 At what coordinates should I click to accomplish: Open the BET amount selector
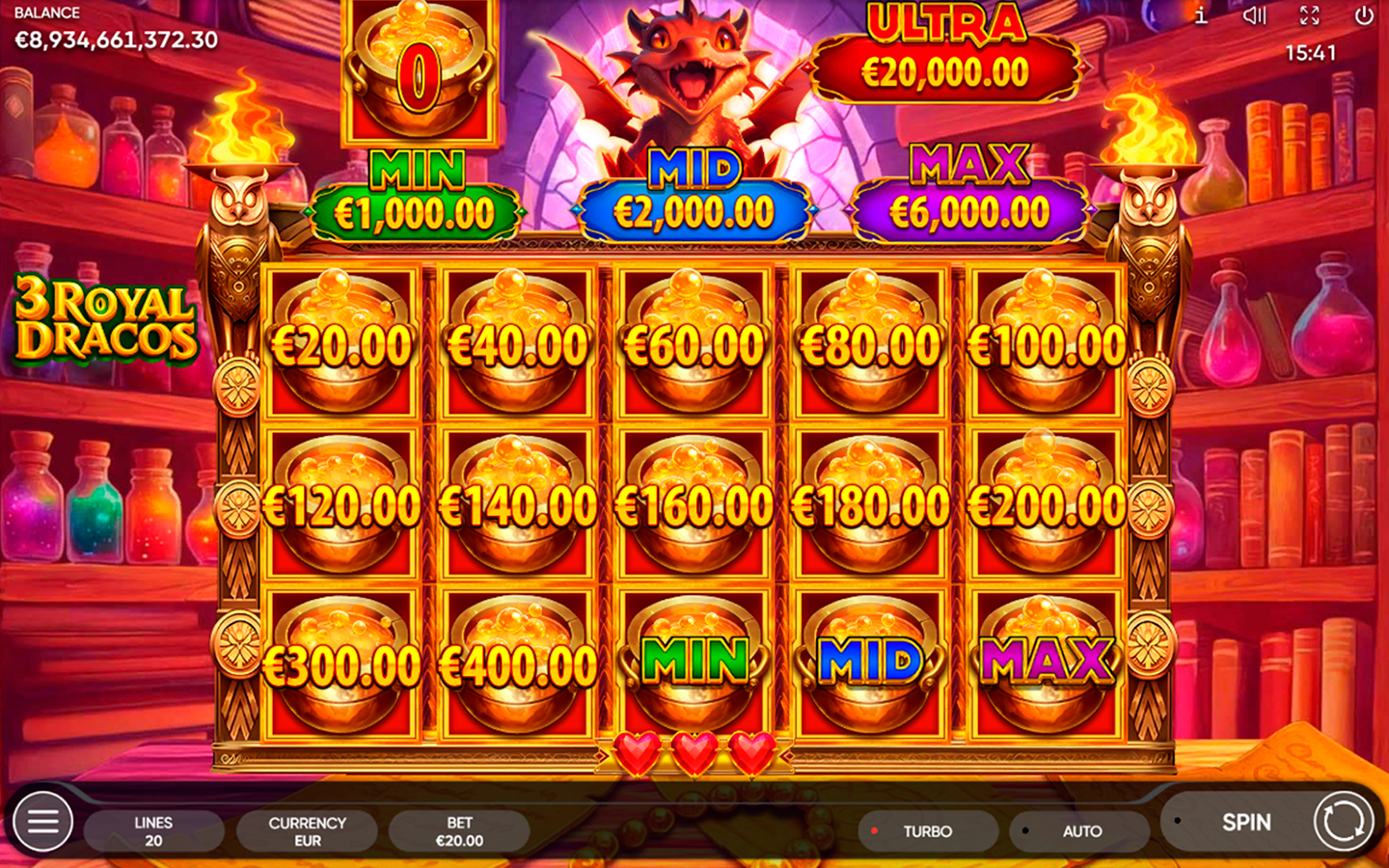coord(459,830)
